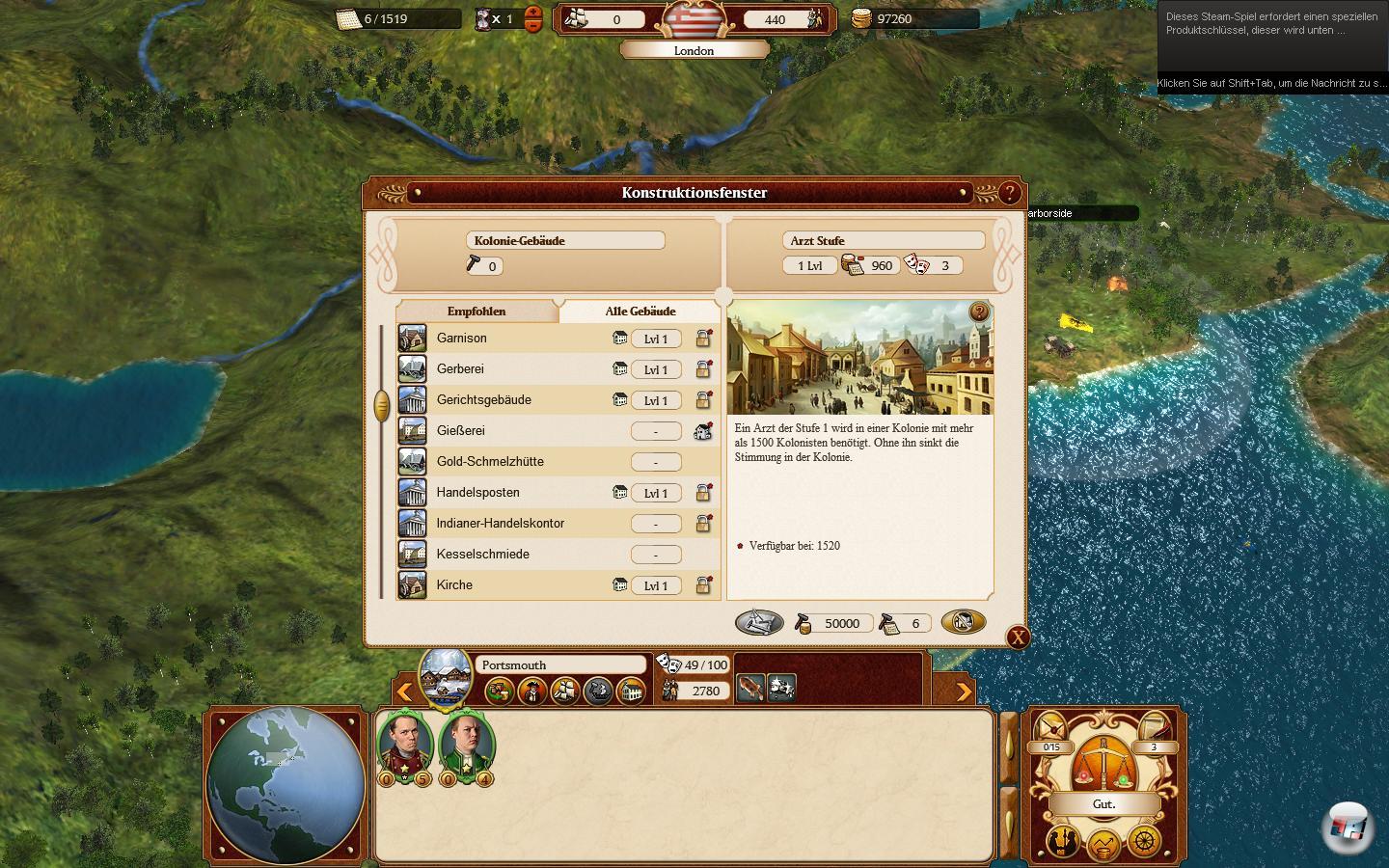The height and width of the screenshot is (868, 1389).
Task: Choose the Gold-Schmelzhütte entry
Action: (x=489, y=462)
